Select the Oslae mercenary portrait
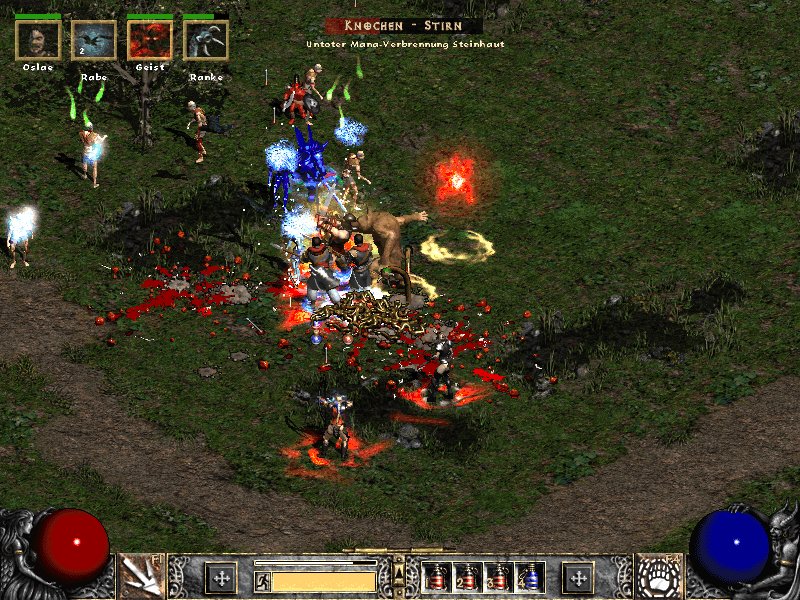This screenshot has height=600, width=800. pos(38,40)
